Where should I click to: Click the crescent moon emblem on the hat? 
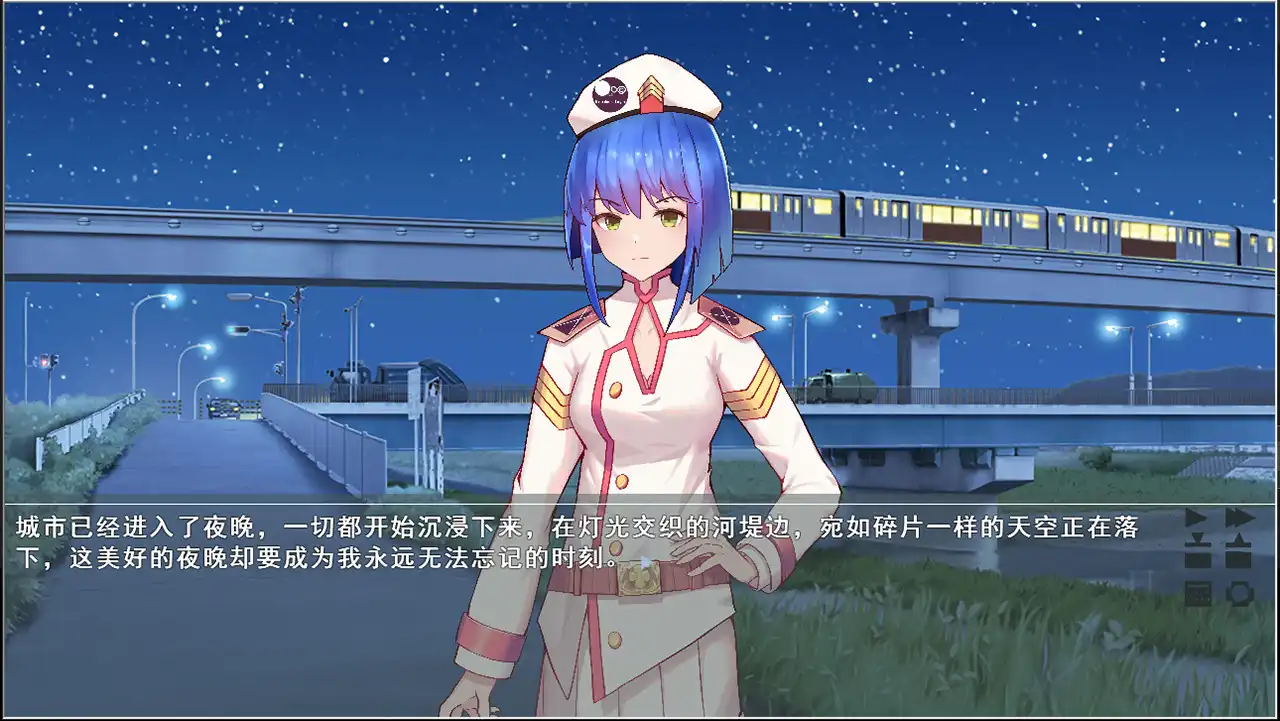[609, 93]
